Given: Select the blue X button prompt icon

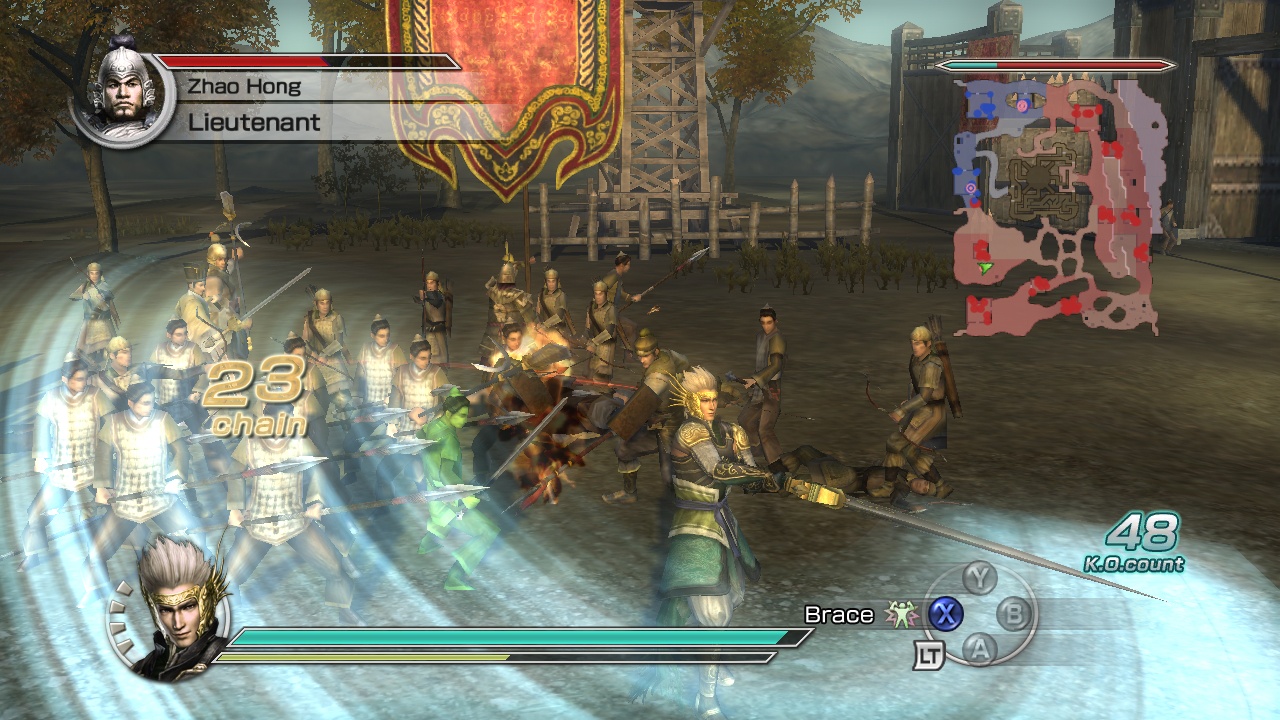Looking at the screenshot, I should click(946, 613).
